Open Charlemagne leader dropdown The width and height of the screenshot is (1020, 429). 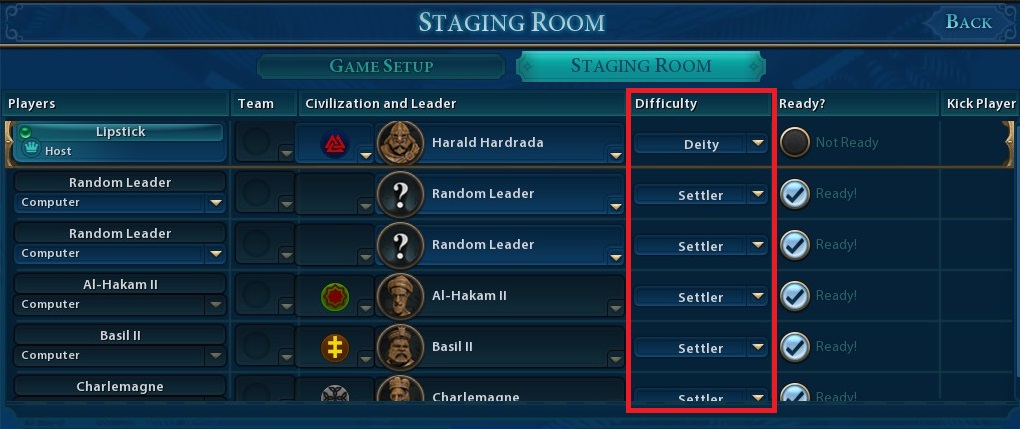(x=616, y=398)
